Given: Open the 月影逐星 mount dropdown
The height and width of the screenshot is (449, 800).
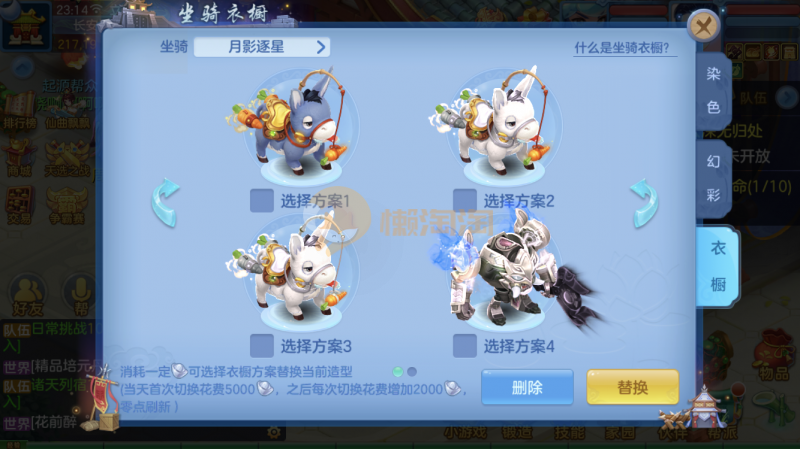Looking at the screenshot, I should (262, 46).
